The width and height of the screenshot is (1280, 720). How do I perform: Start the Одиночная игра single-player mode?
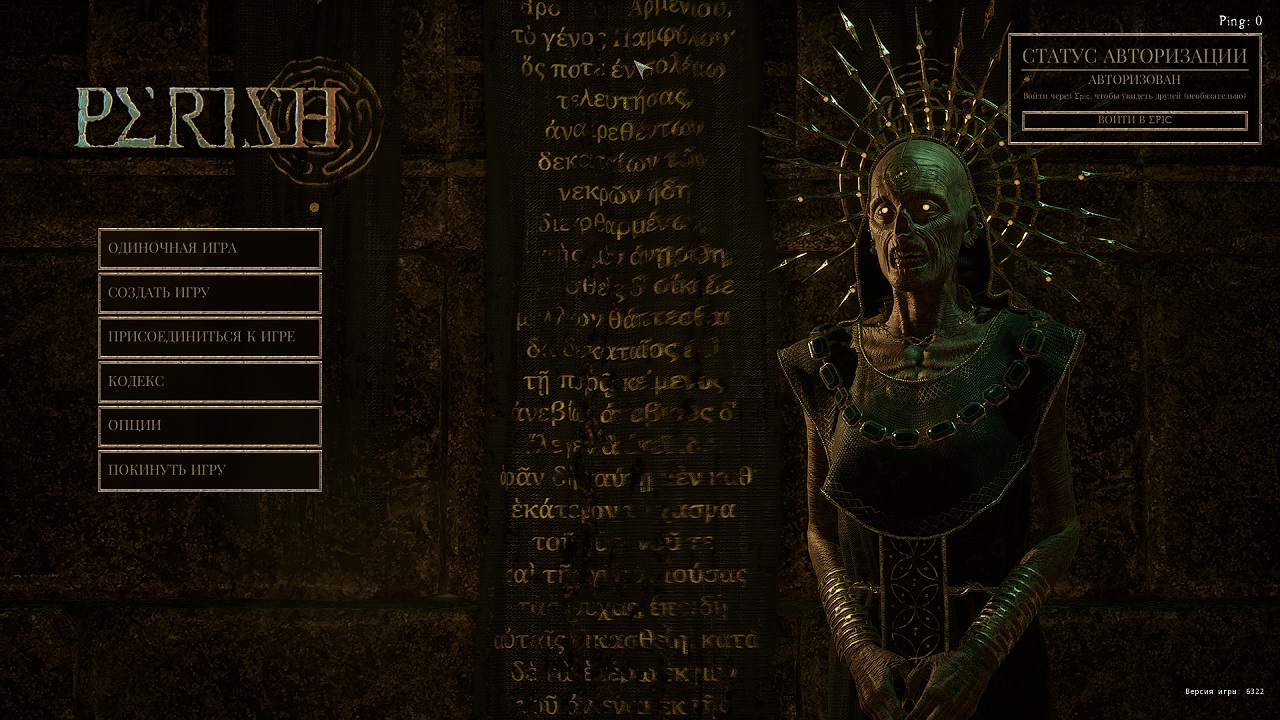(210, 249)
